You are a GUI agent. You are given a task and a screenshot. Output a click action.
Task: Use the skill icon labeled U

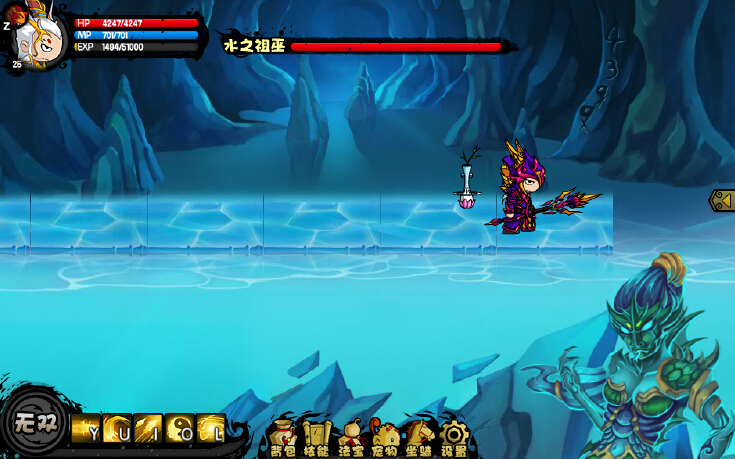point(117,428)
